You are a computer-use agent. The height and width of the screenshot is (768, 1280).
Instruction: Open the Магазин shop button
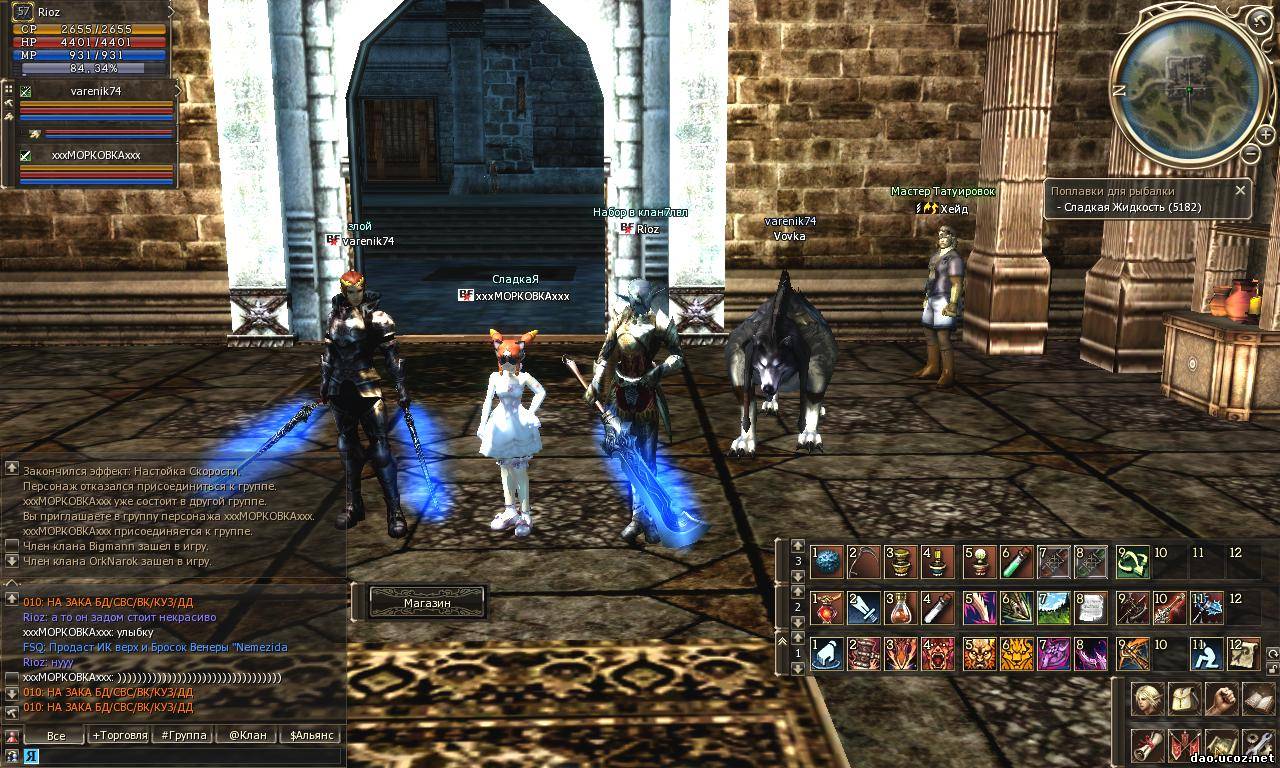pos(427,603)
